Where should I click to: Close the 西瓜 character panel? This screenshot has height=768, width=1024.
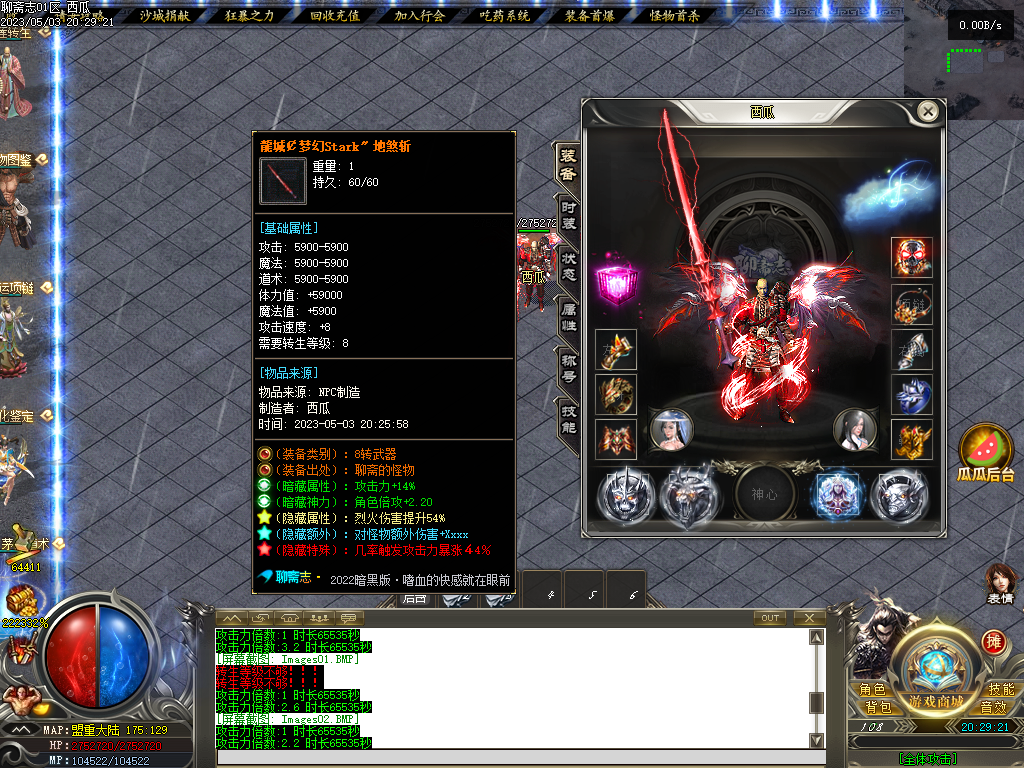click(929, 112)
